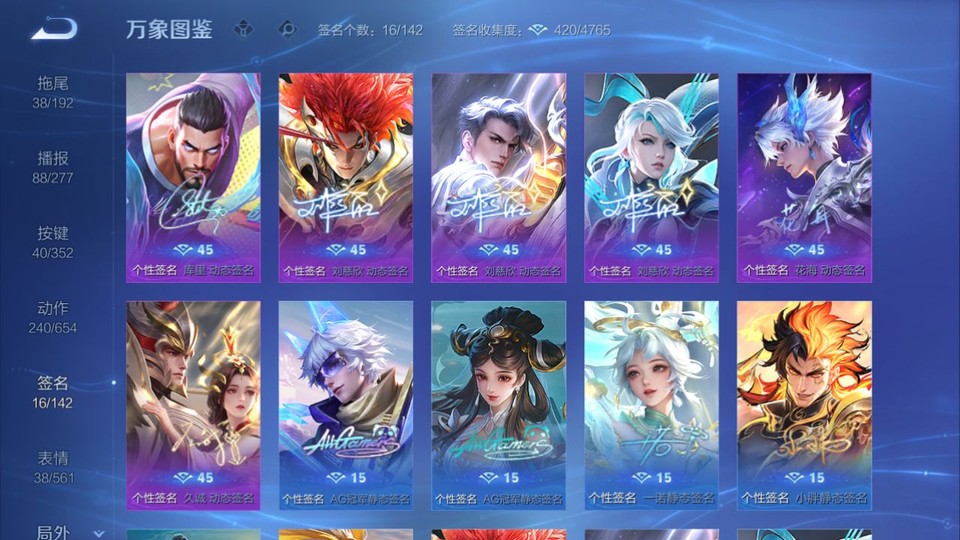Open the 拖尾 category tab
960x540 pixels.
tap(53, 91)
